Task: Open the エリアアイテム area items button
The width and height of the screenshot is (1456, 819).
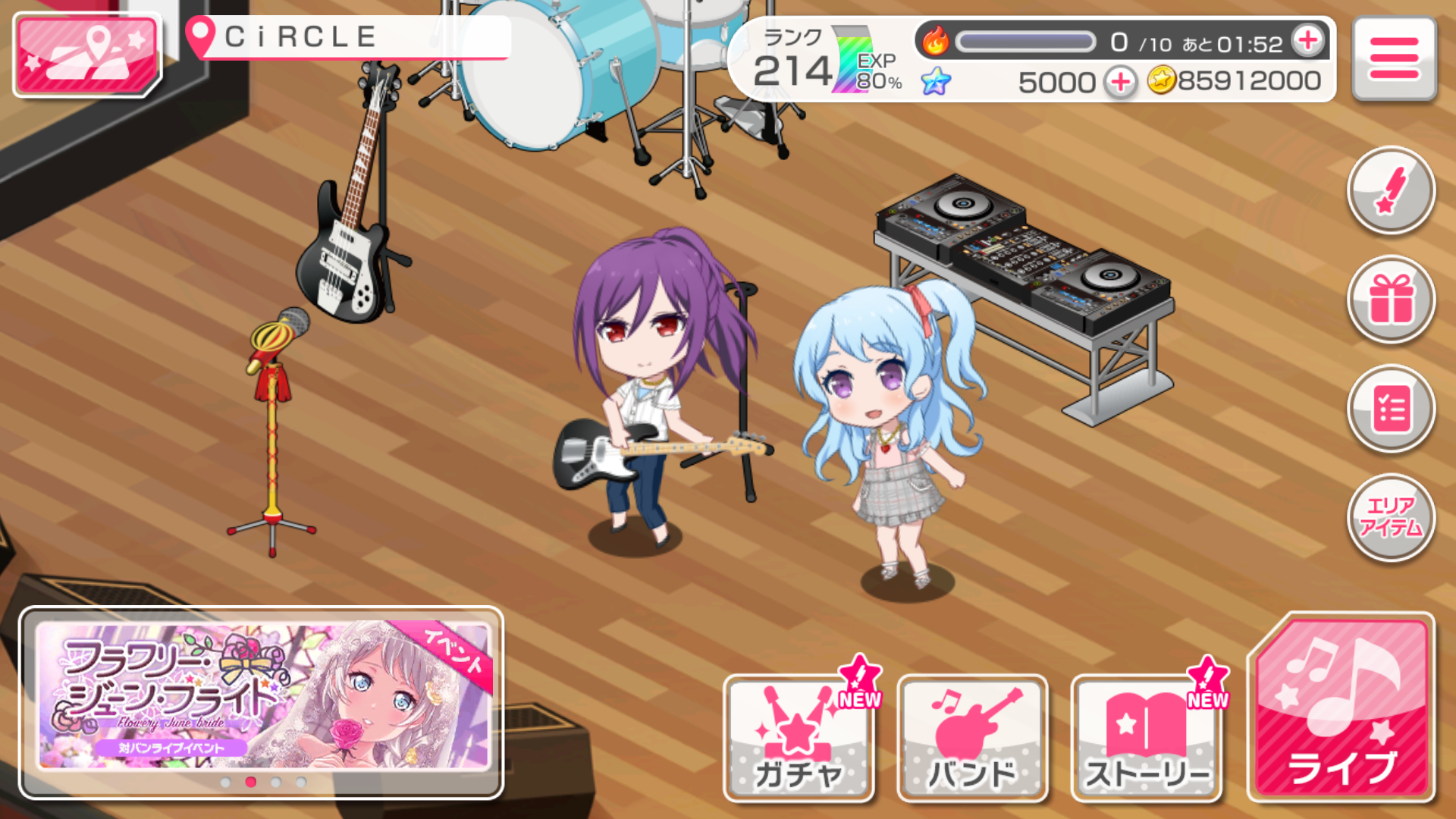Action: click(x=1391, y=517)
